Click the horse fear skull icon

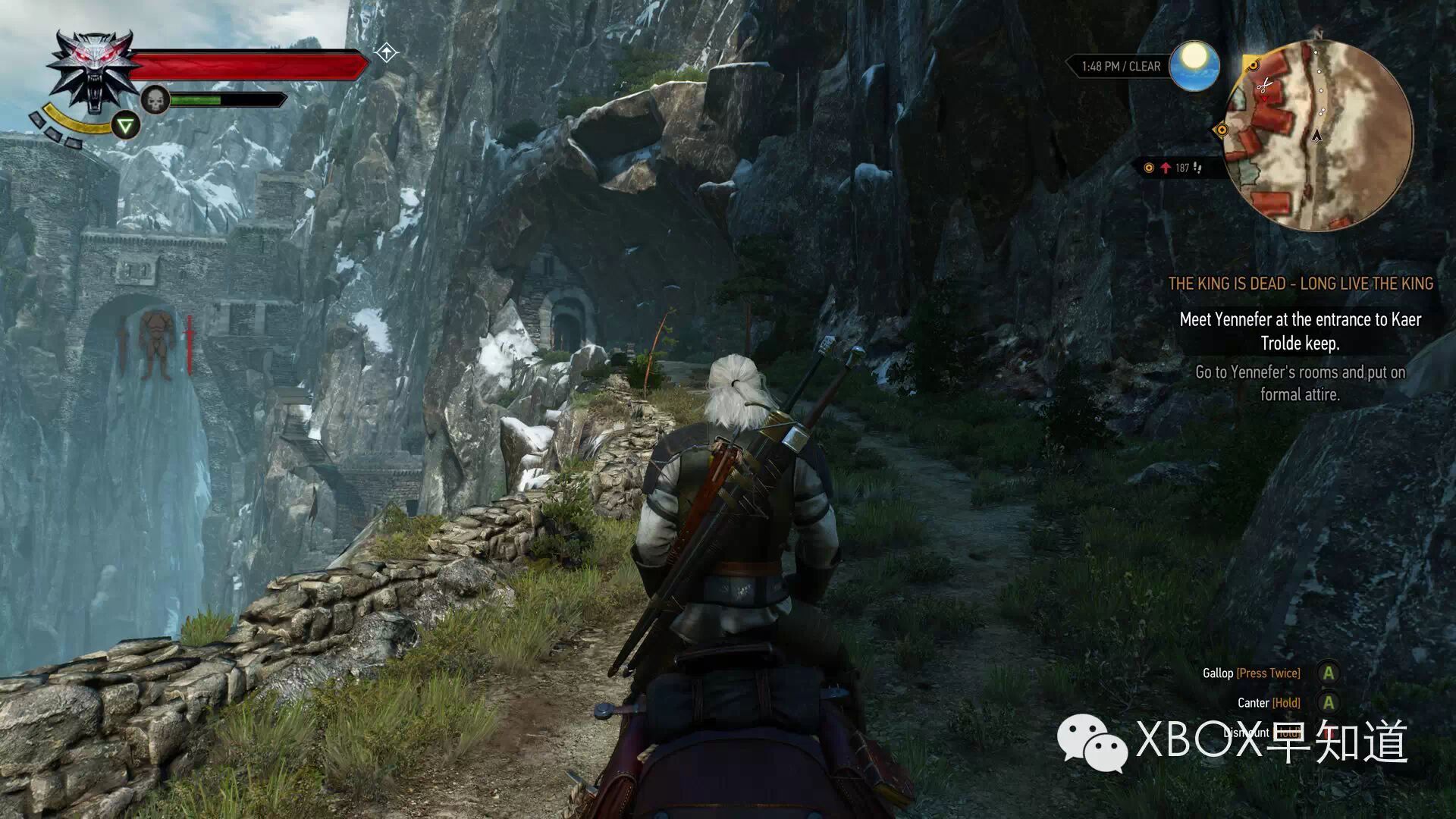(155, 100)
